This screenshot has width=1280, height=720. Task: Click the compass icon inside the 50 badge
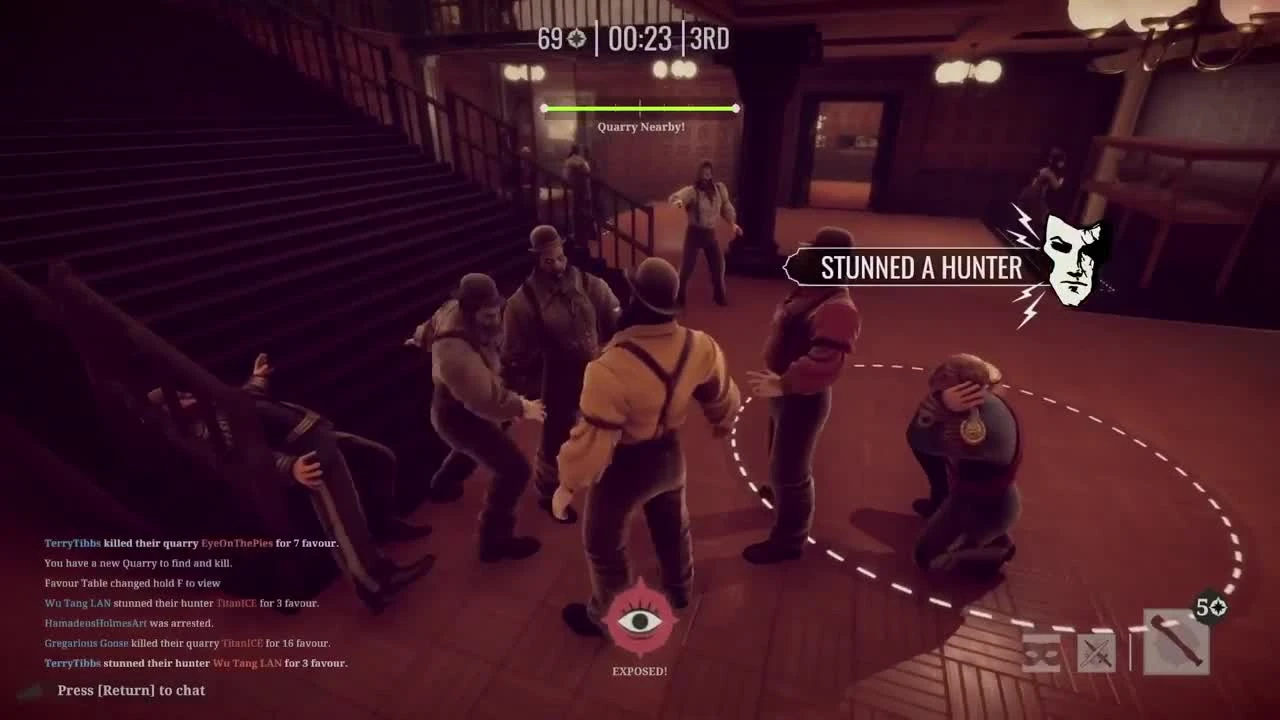(x=1219, y=607)
